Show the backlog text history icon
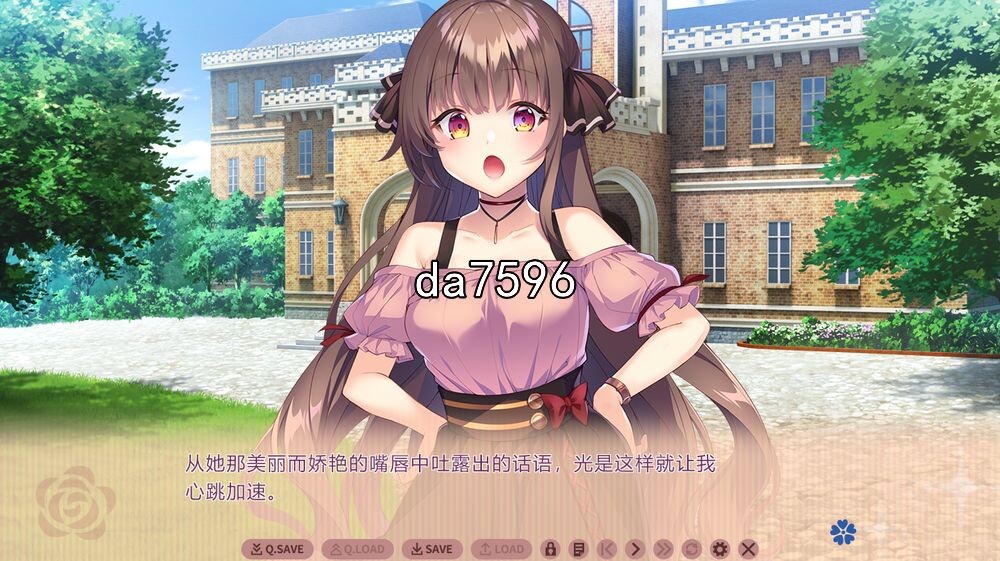The width and height of the screenshot is (1000, 561). pos(577,549)
